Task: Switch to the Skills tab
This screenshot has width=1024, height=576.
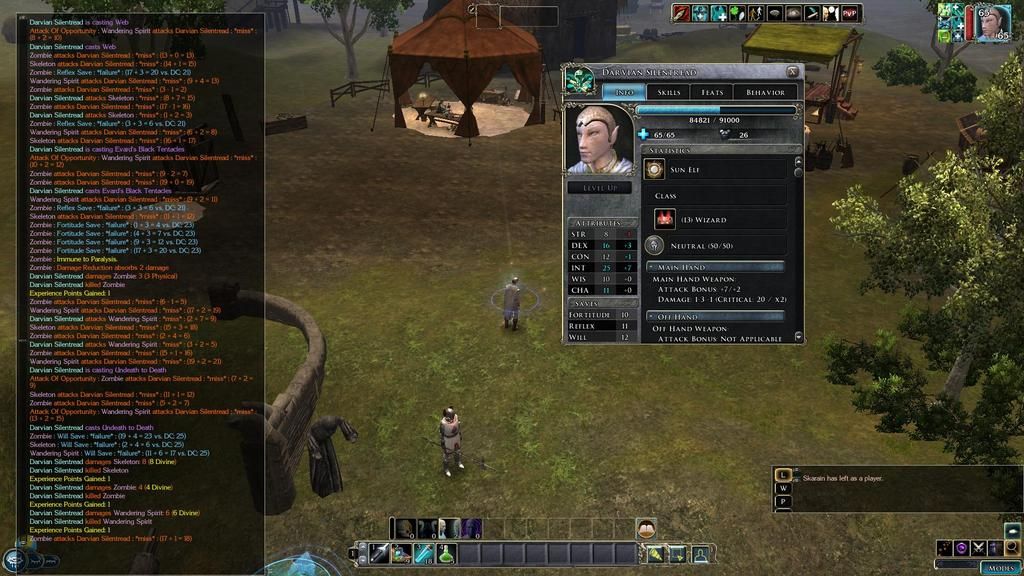Action: coord(669,92)
